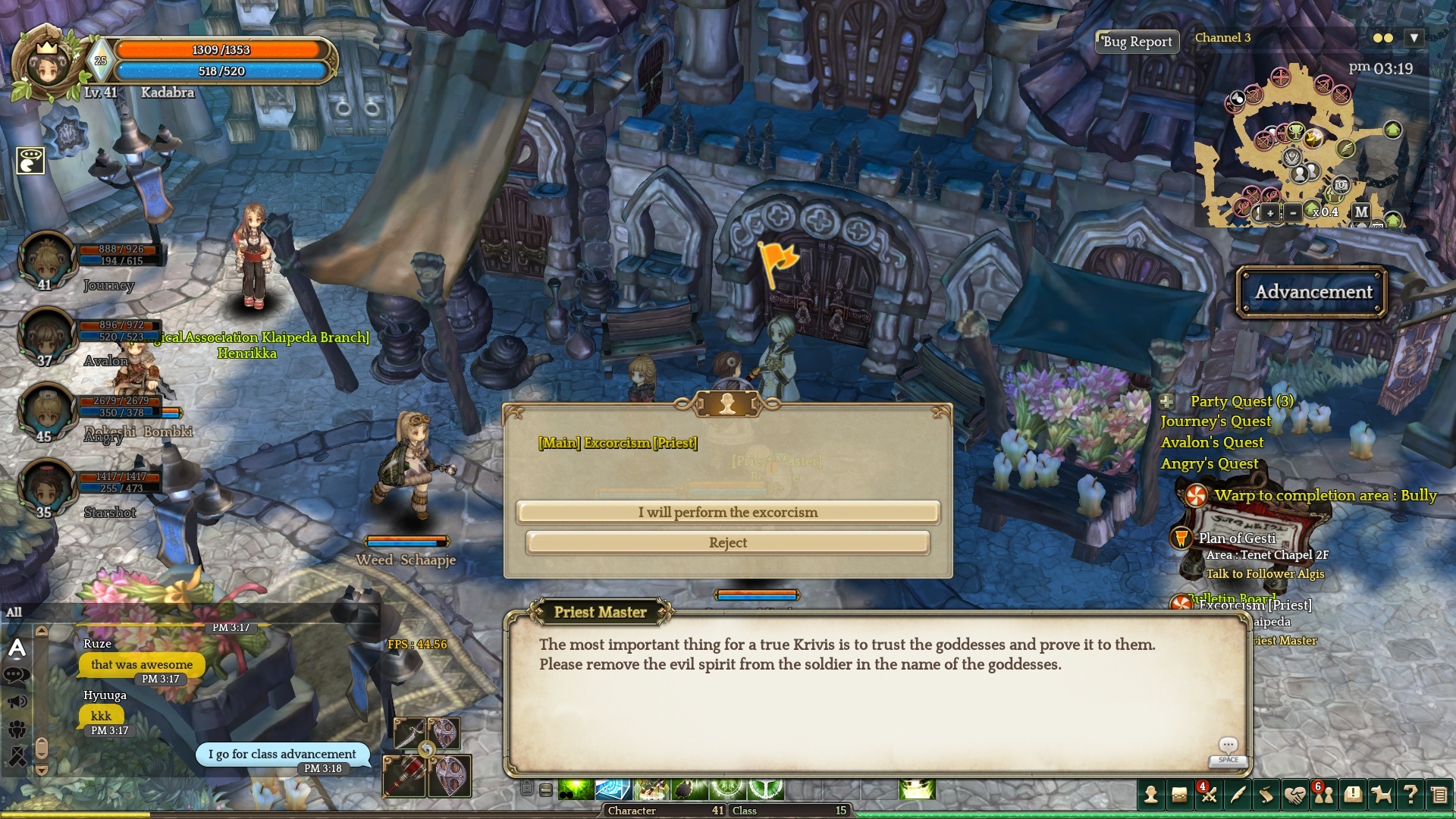Image resolution: width=1456 pixels, height=819 pixels.
Task: Zoom in the minimap with plus button
Action: click(x=1270, y=213)
